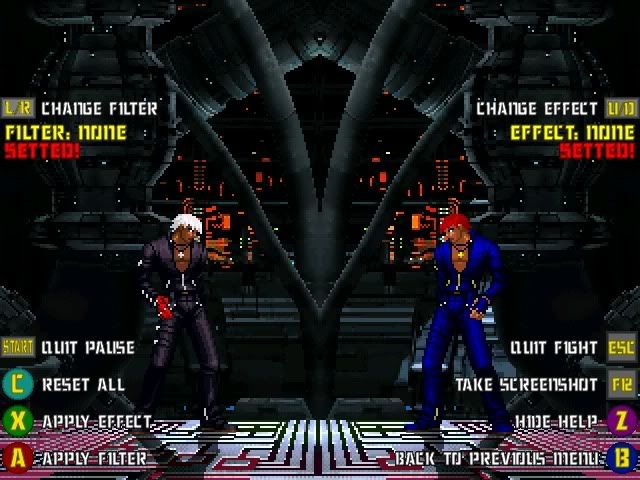
Task: Go Back to Previous Menu
Action: [496, 458]
